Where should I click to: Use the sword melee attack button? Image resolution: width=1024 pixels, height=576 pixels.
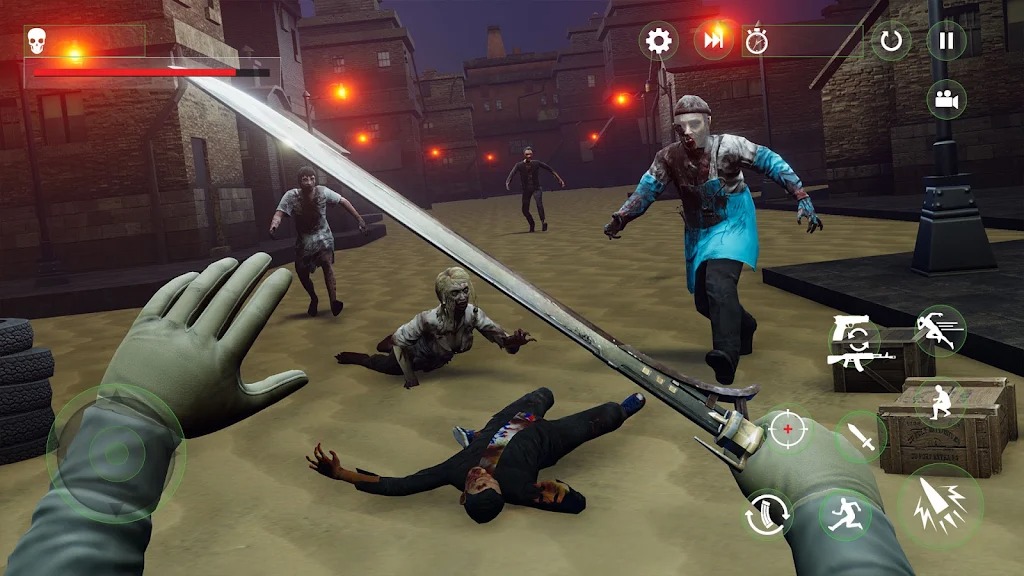860,436
